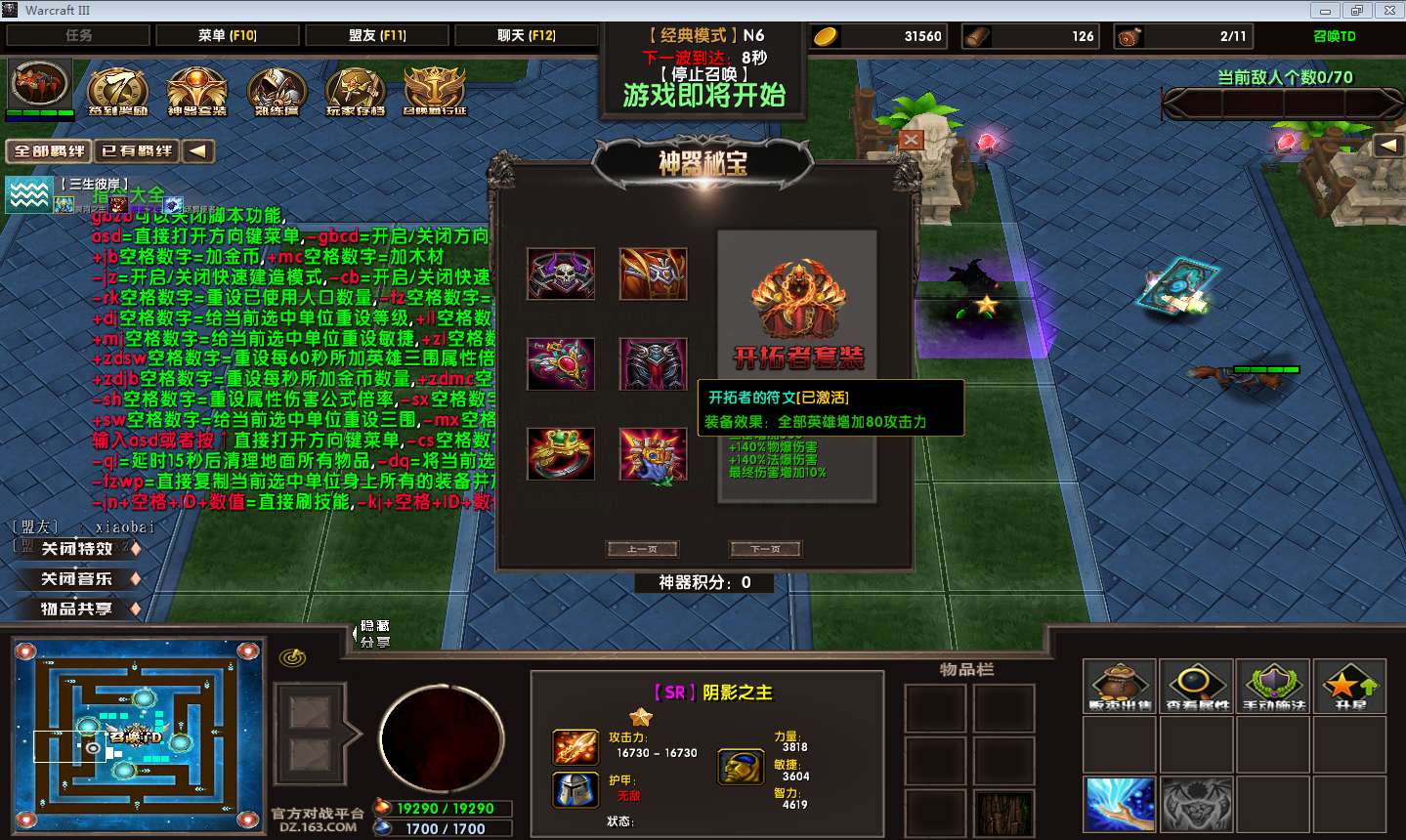Go back with the 上一页 button

pyautogui.click(x=642, y=549)
